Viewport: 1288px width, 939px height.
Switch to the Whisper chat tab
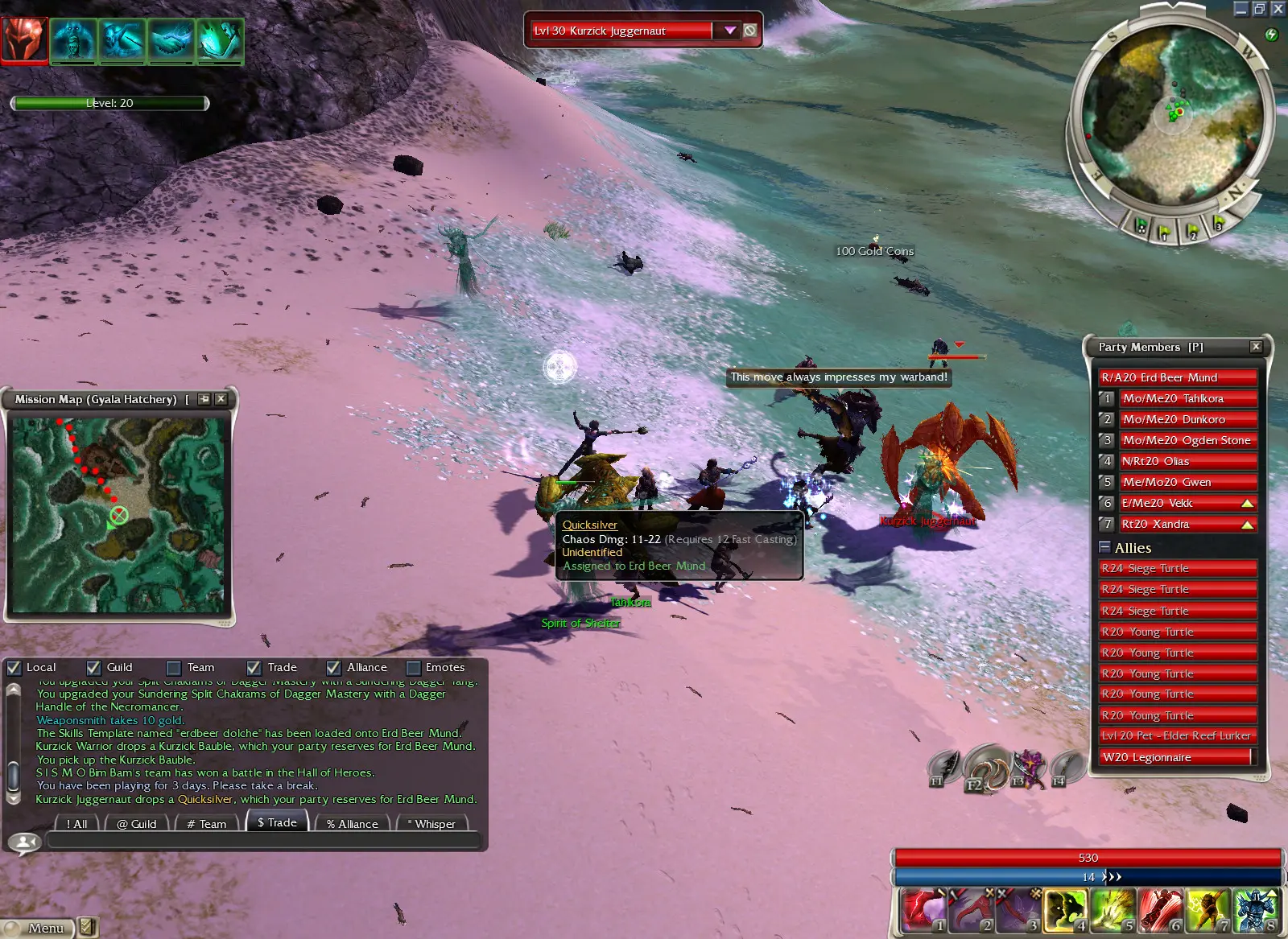pyautogui.click(x=434, y=824)
